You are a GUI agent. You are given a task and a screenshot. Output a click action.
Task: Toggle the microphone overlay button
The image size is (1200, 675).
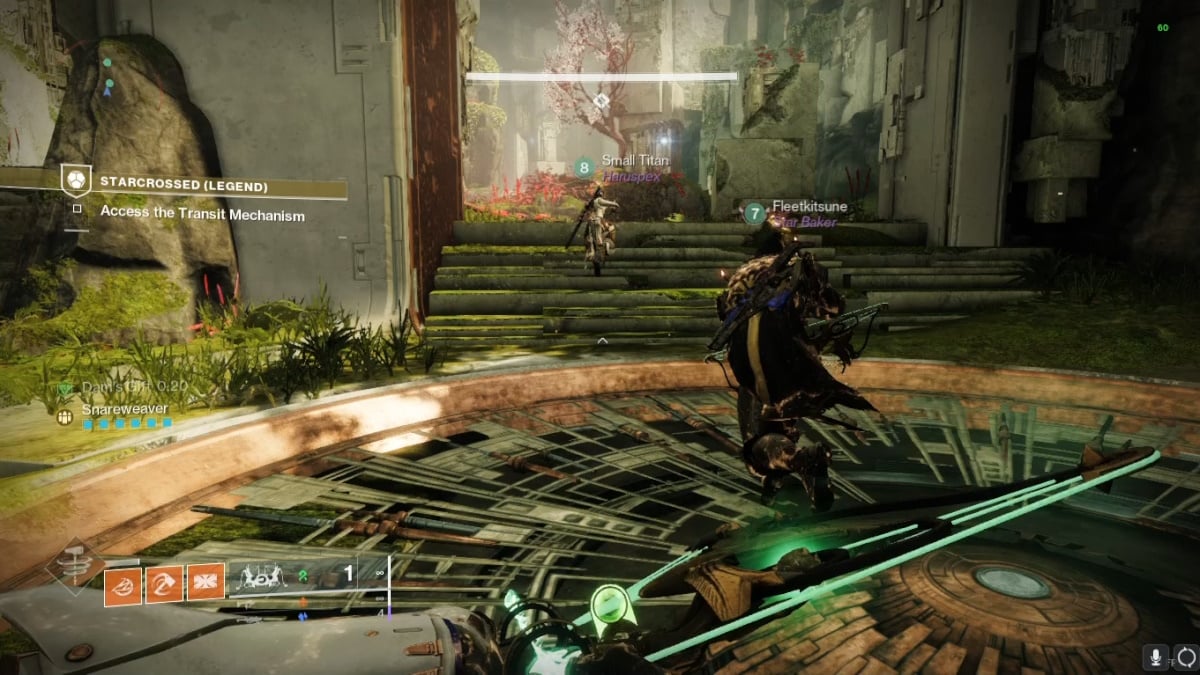(1156, 657)
